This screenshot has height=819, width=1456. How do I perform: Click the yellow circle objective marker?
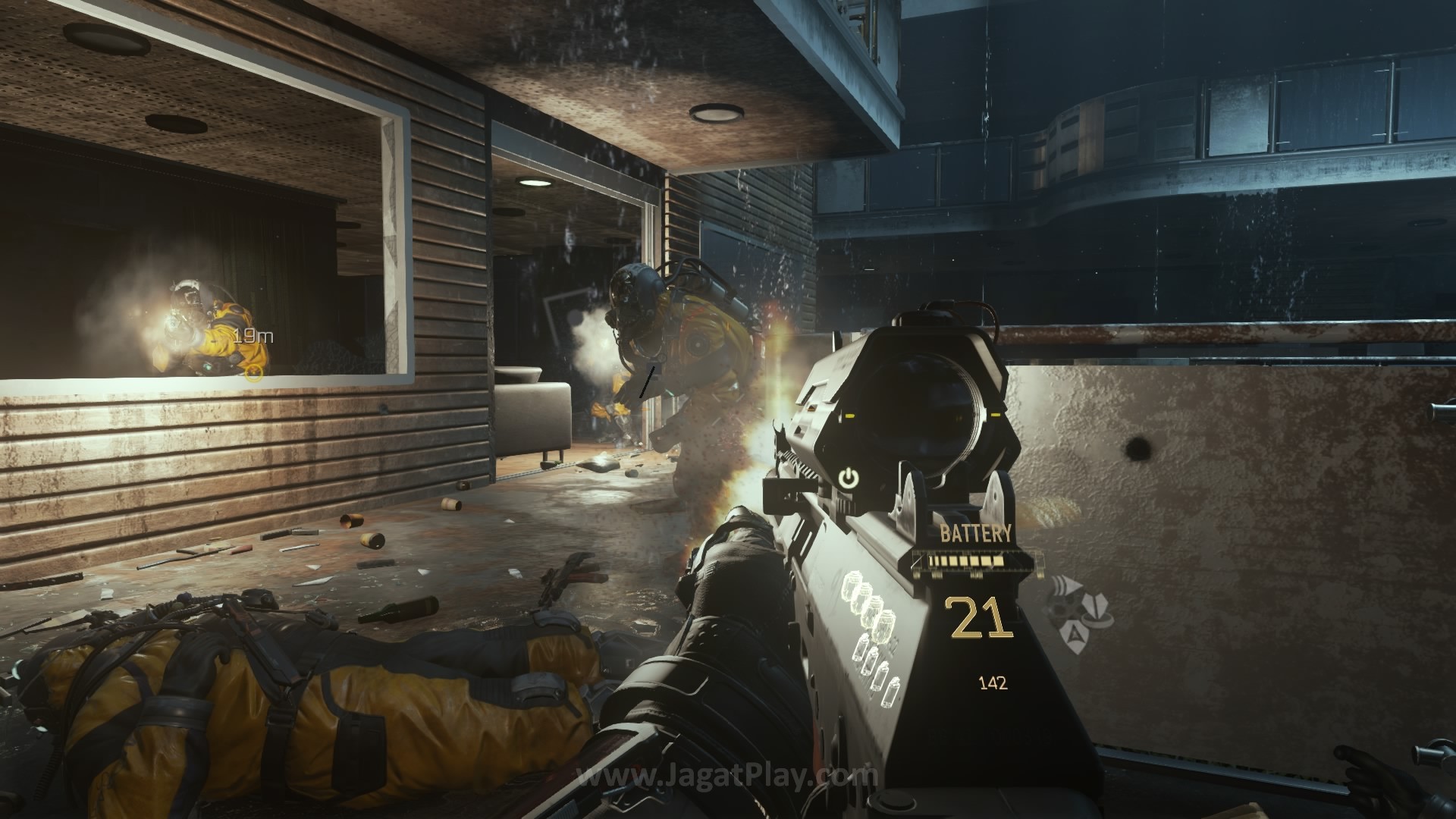pyautogui.click(x=255, y=372)
